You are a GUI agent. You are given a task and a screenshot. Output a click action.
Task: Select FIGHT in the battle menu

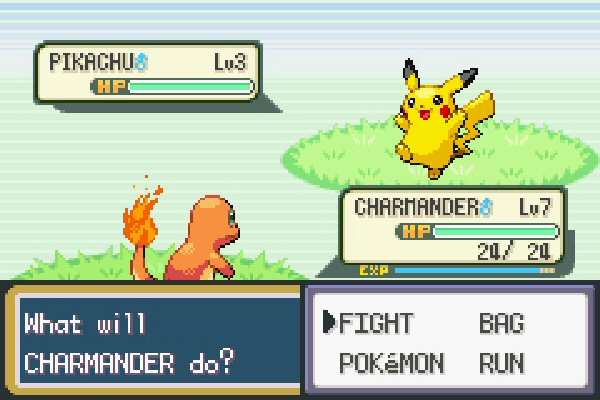376,323
